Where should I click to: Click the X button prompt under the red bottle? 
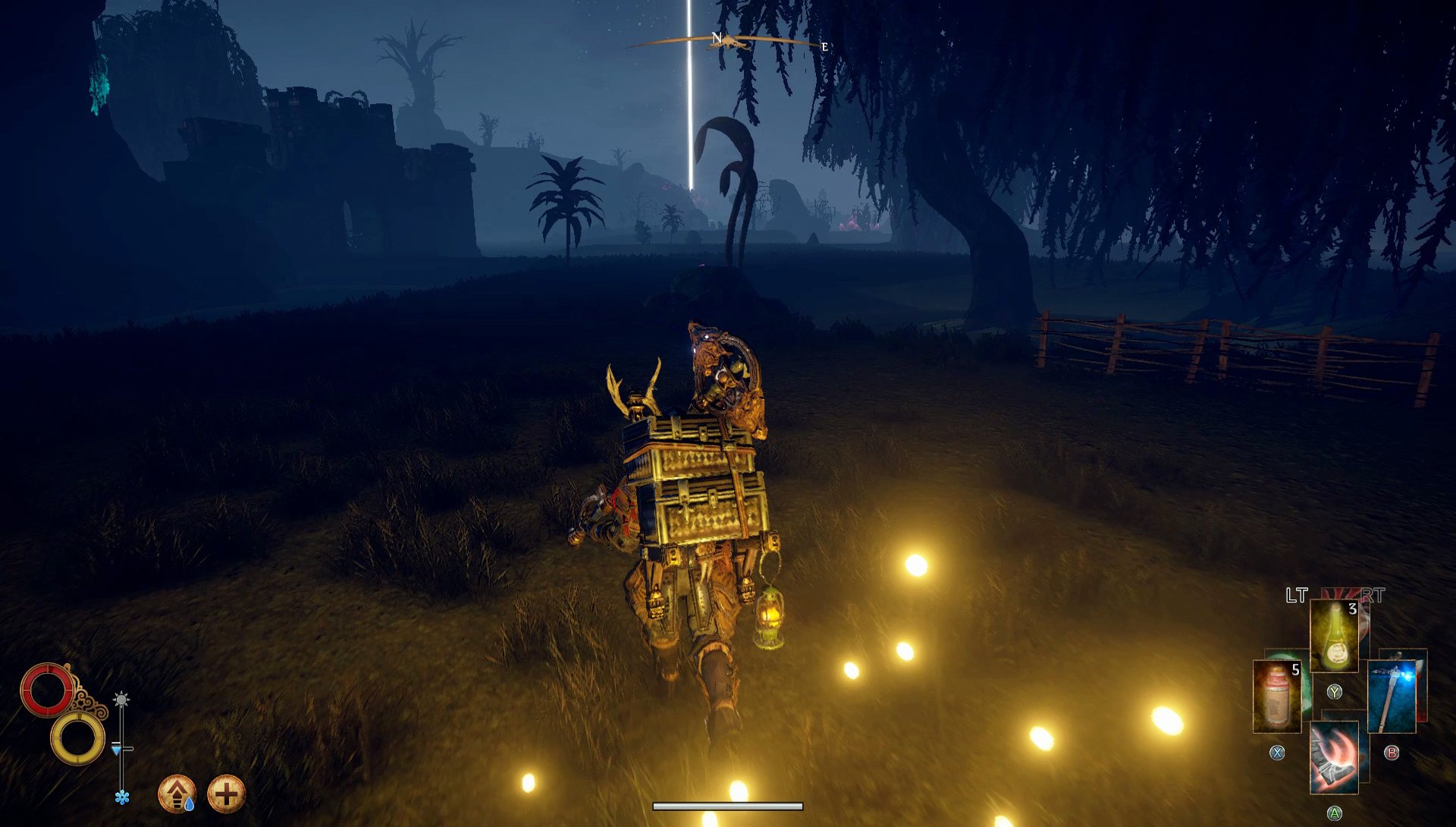coord(1277,753)
